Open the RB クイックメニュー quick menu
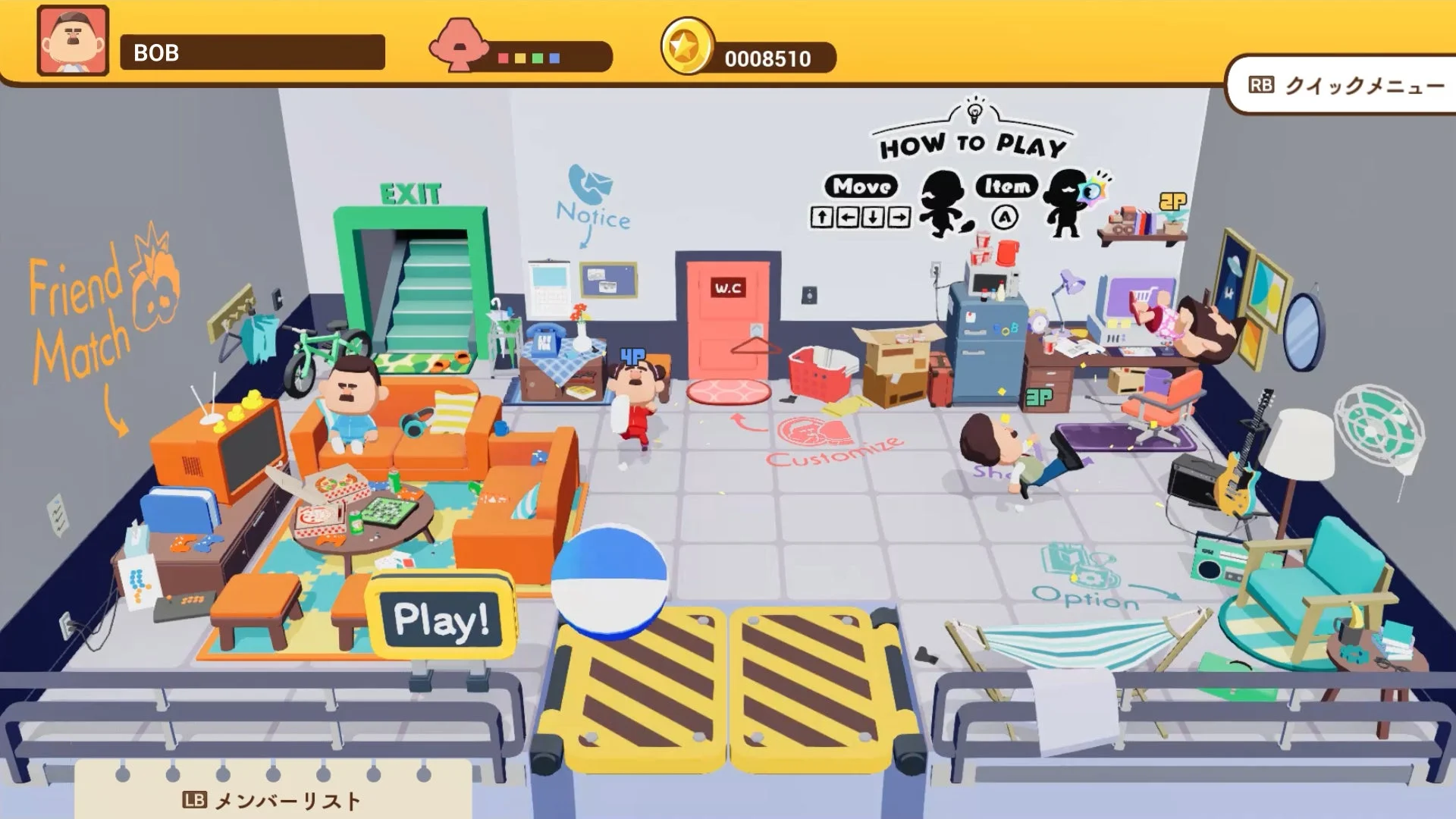 coord(1348,86)
